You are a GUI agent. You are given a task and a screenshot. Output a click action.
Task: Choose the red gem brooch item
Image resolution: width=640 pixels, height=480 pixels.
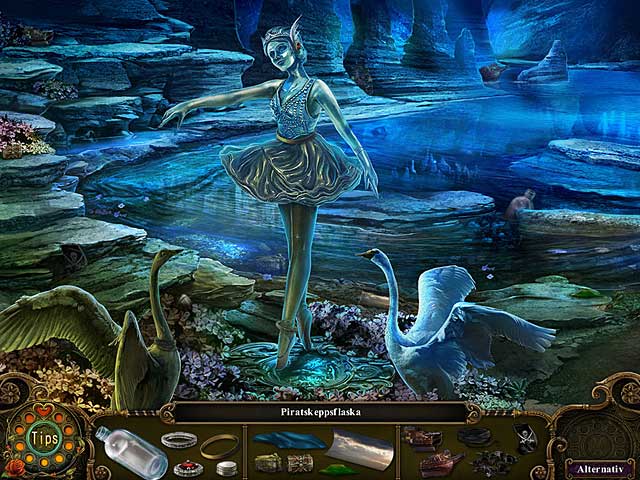pyautogui.click(x=187, y=468)
